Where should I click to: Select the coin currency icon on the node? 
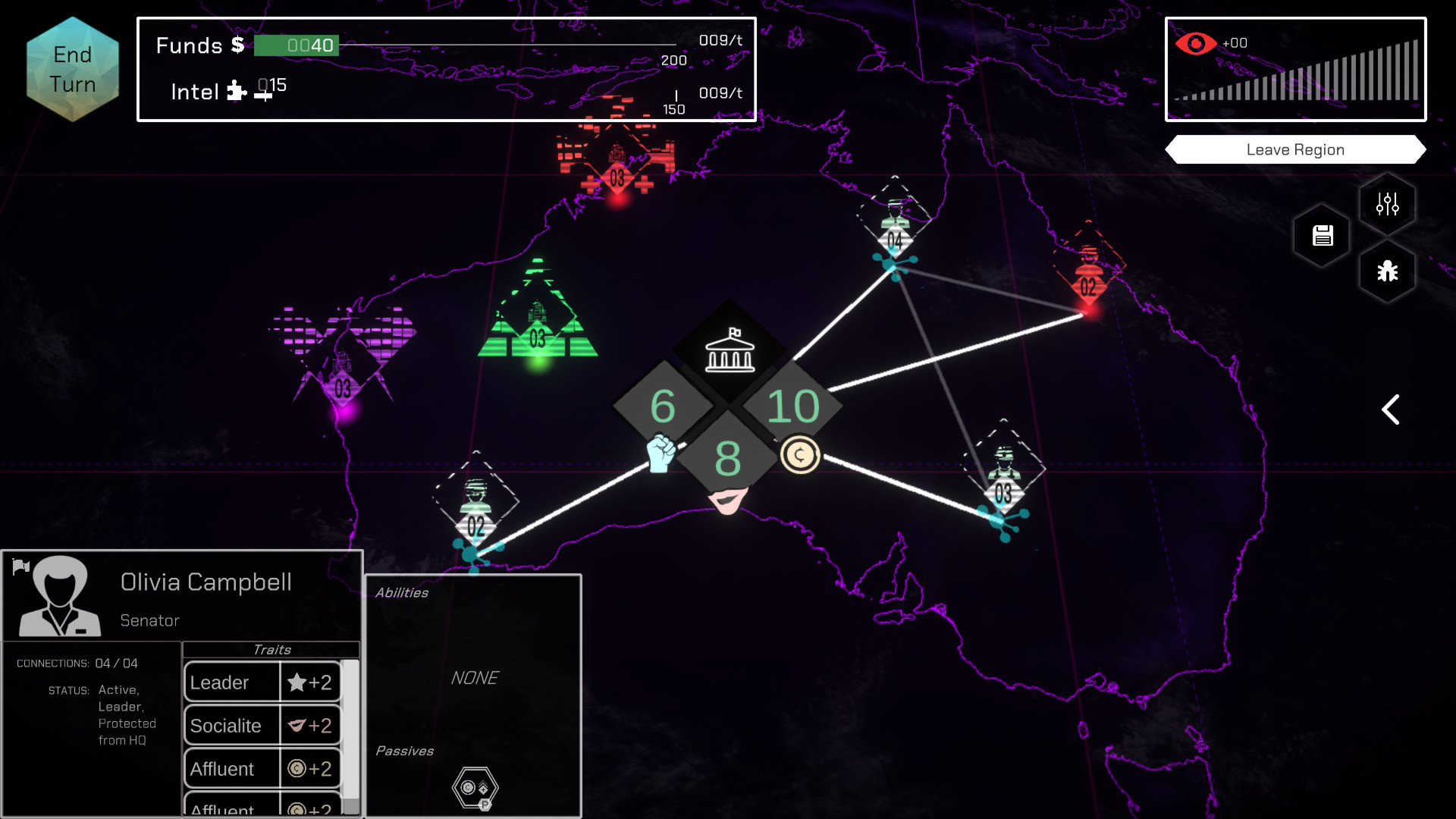click(x=800, y=454)
